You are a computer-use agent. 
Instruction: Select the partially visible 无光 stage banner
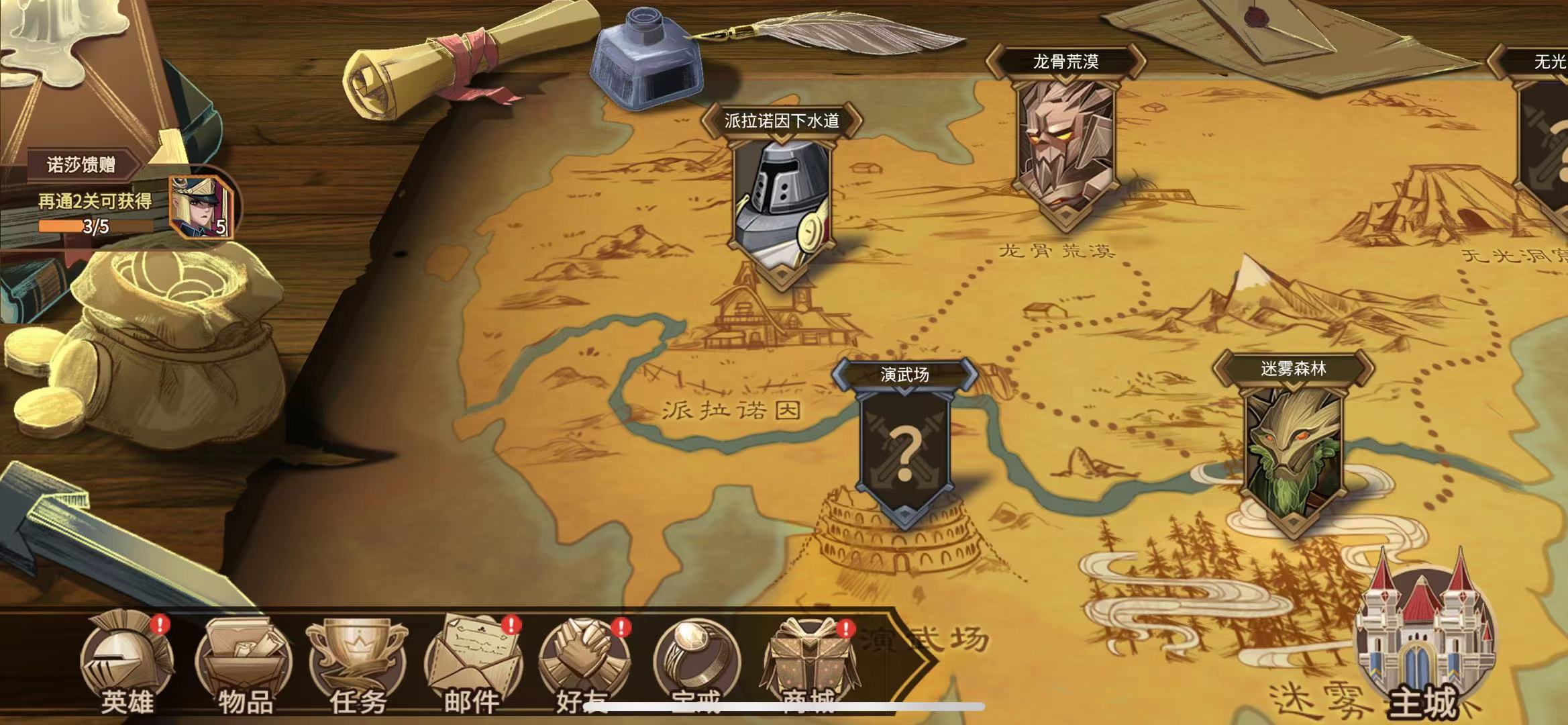[1543, 134]
